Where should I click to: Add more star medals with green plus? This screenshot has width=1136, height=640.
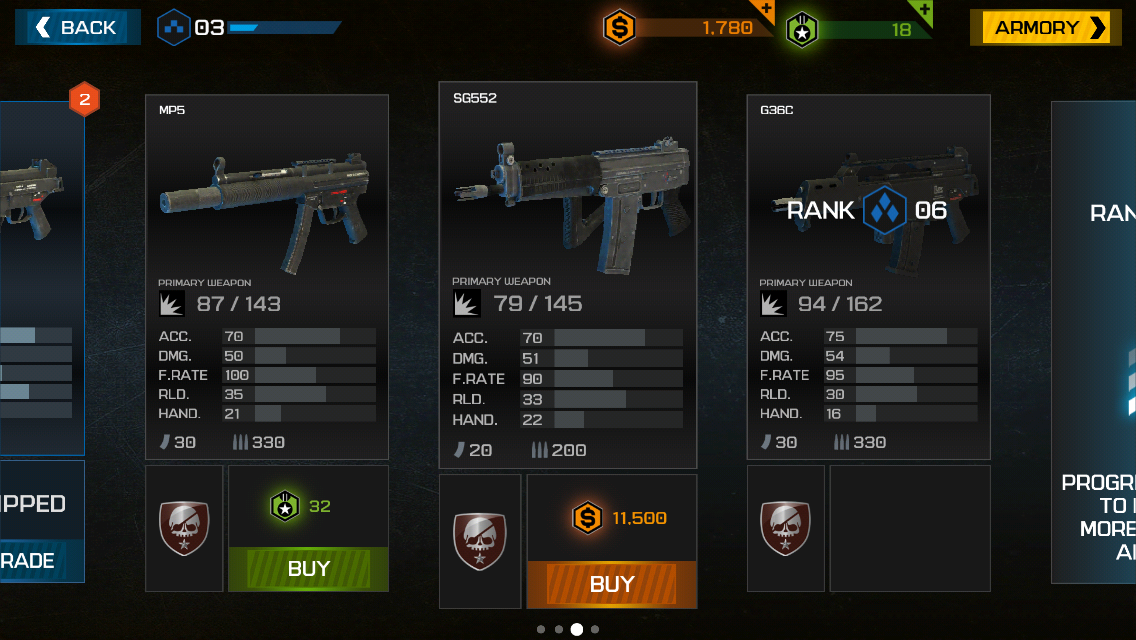(924, 10)
